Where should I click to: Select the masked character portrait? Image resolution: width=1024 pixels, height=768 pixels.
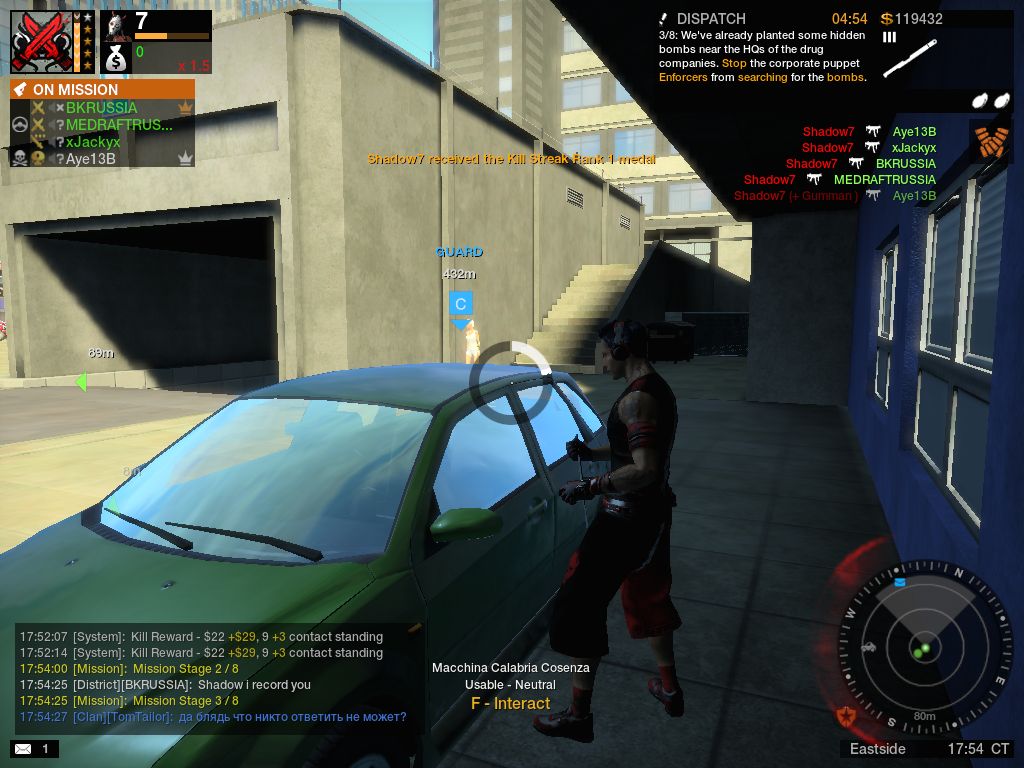[x=117, y=26]
